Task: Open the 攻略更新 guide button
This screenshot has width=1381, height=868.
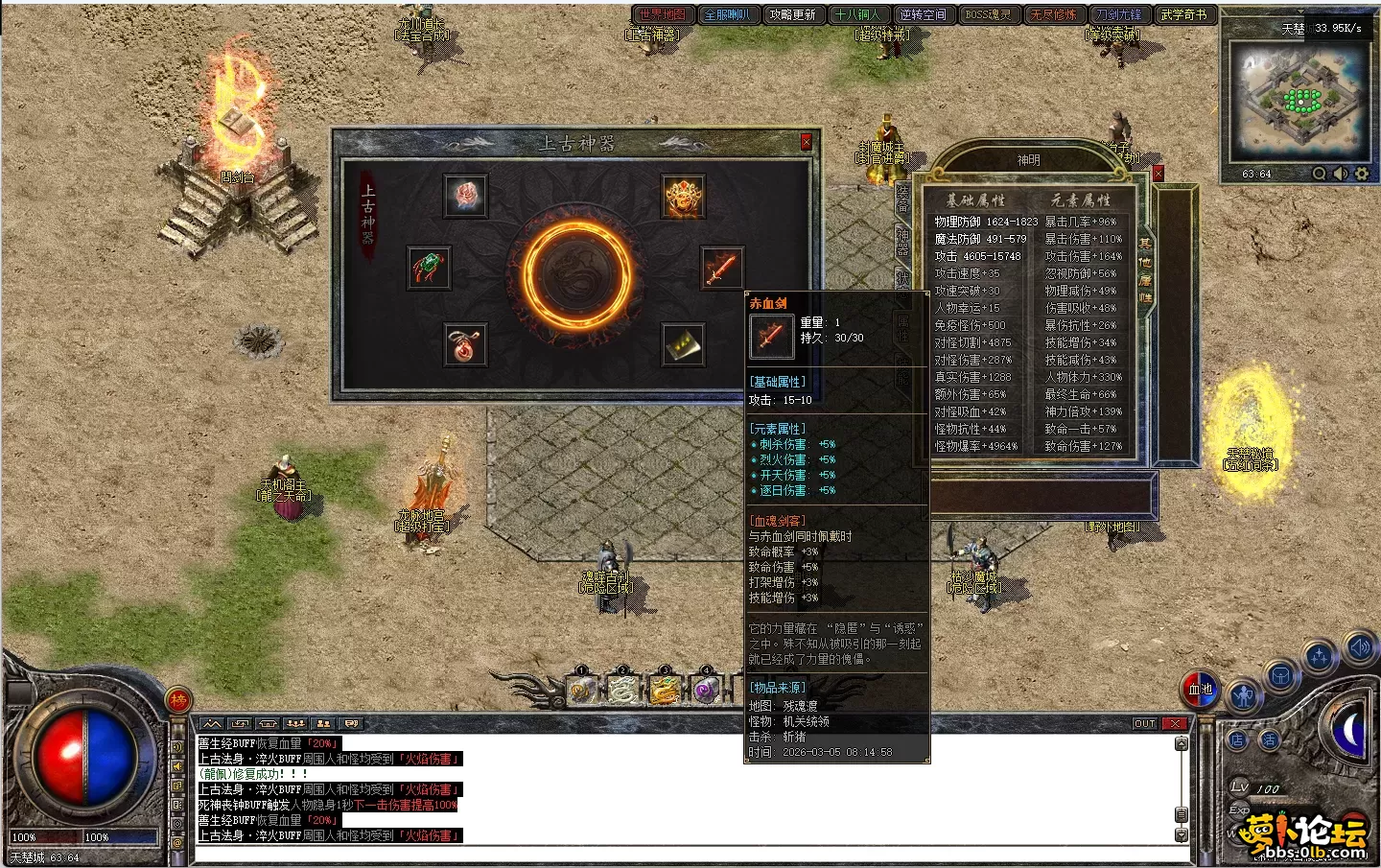Action: coord(792,14)
